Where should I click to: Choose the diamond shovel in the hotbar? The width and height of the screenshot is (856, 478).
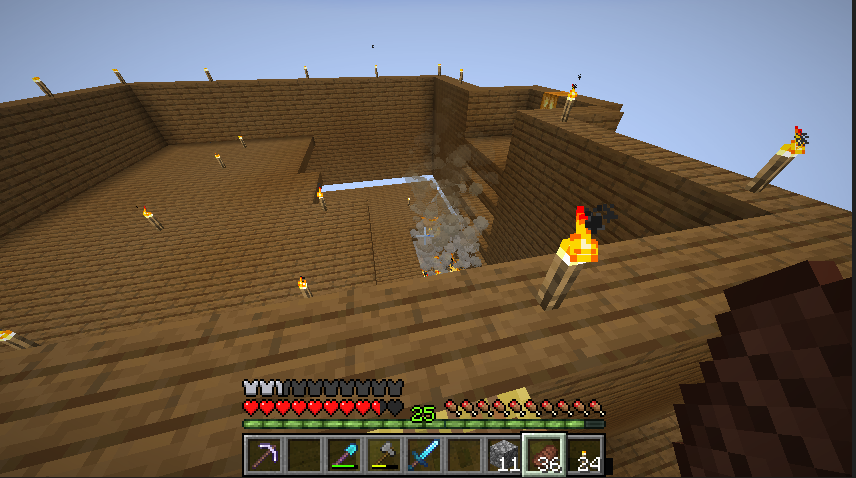[x=343, y=455]
